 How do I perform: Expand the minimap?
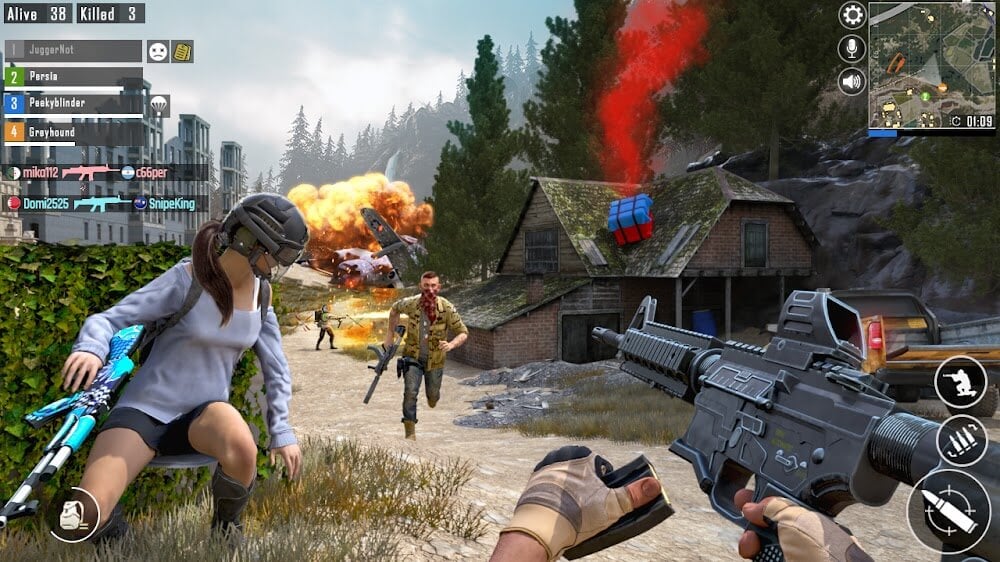pos(932,65)
